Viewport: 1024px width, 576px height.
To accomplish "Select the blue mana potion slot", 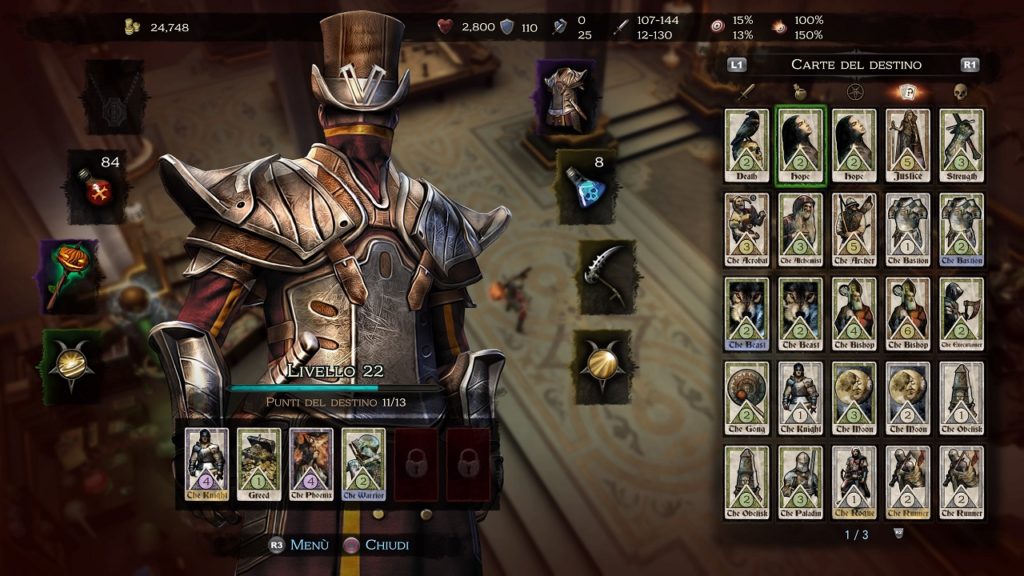I will [586, 186].
